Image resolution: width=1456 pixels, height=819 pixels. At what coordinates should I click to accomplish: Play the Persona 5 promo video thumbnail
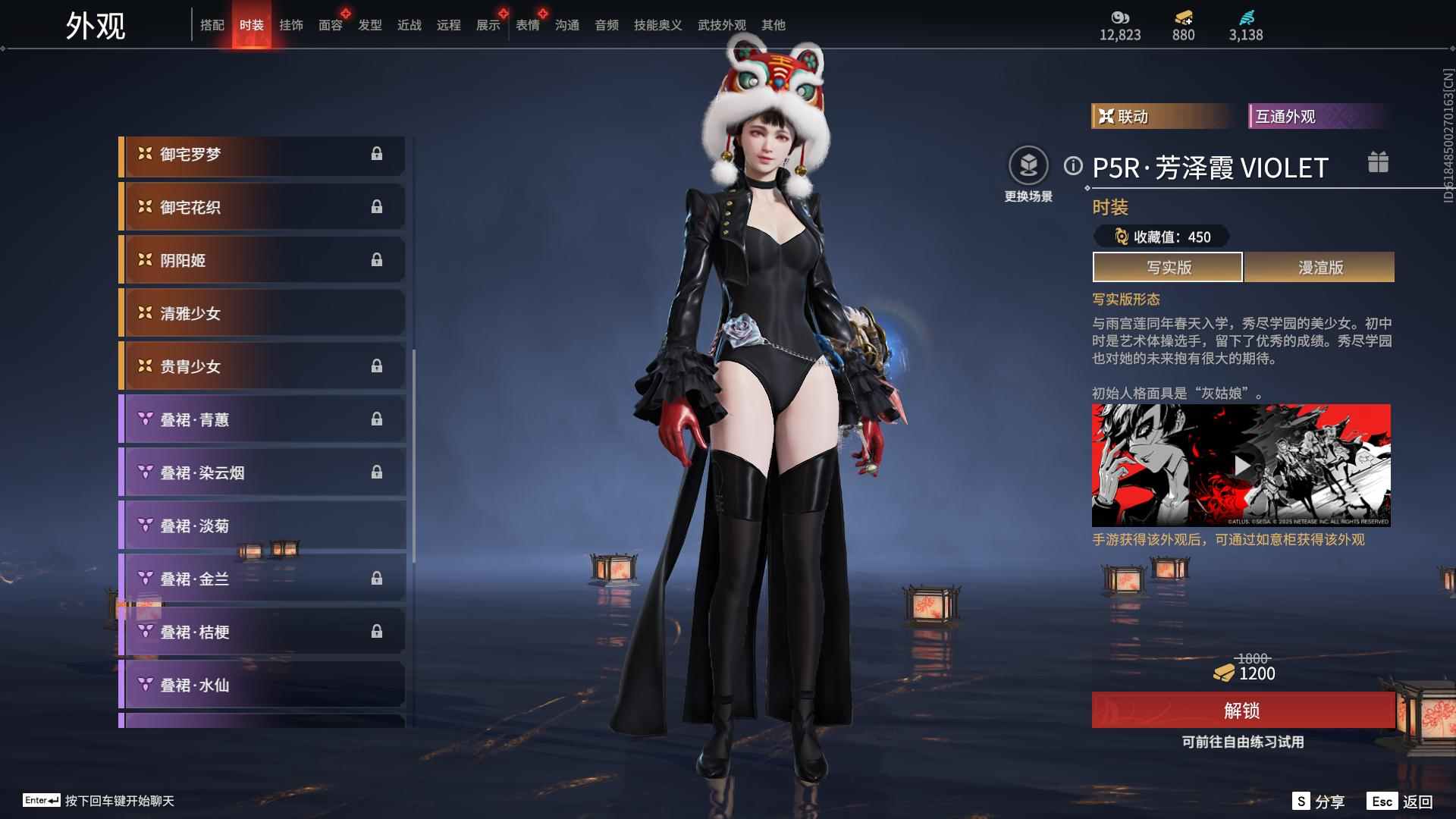point(1241,465)
